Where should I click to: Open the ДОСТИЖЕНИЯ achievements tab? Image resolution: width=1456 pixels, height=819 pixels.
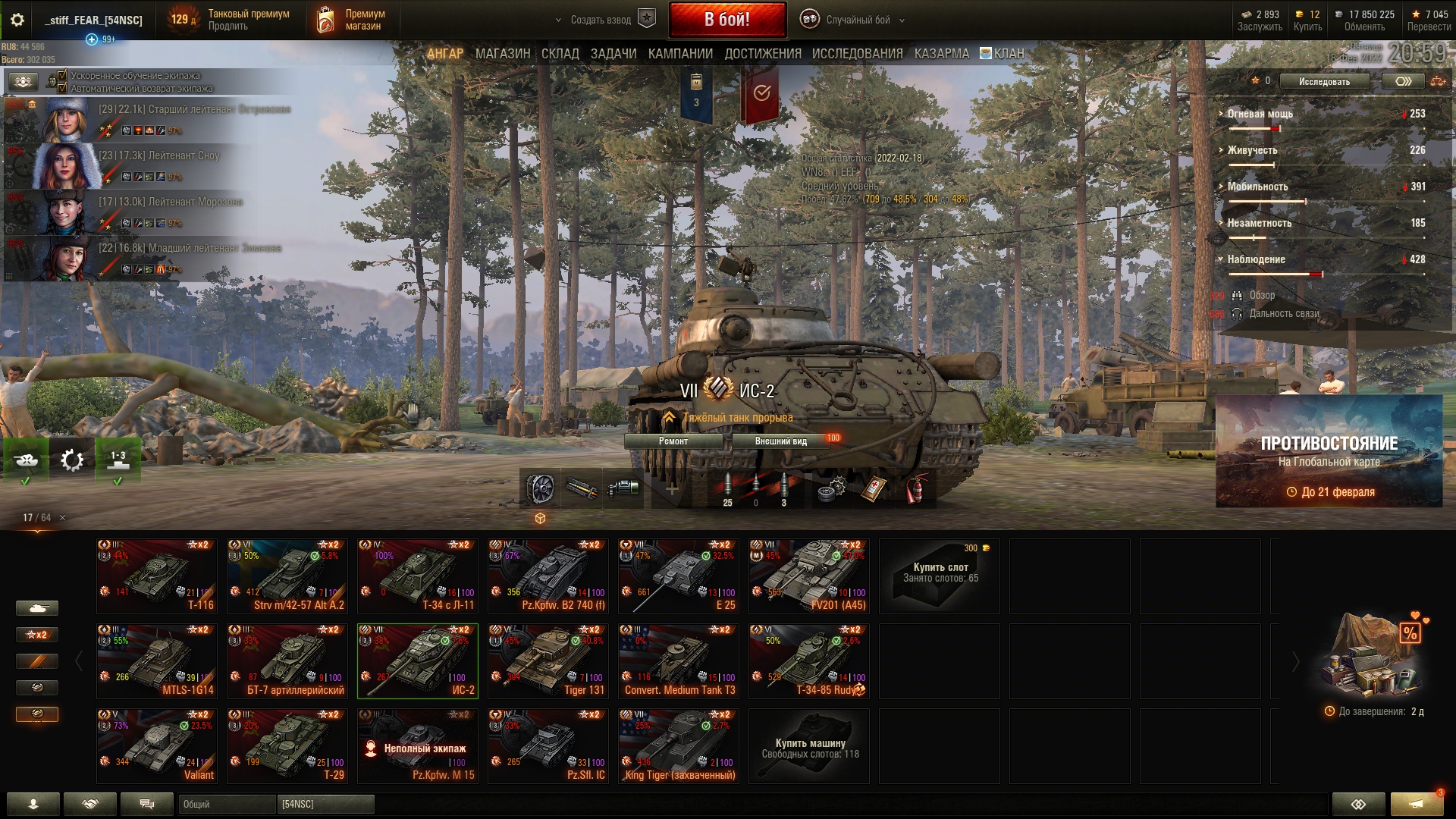(762, 54)
